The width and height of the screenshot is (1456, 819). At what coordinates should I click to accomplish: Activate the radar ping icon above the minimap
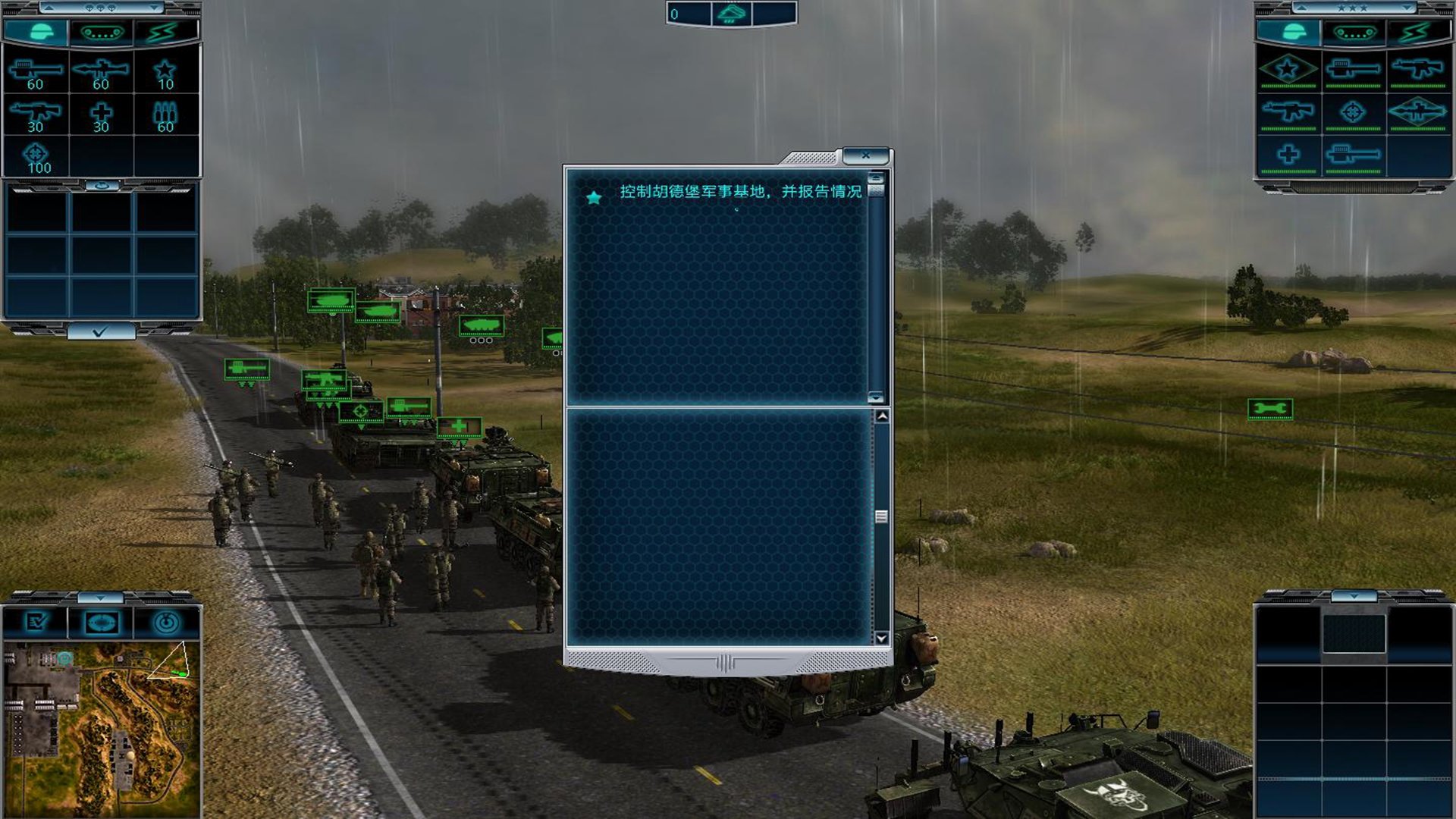[166, 623]
